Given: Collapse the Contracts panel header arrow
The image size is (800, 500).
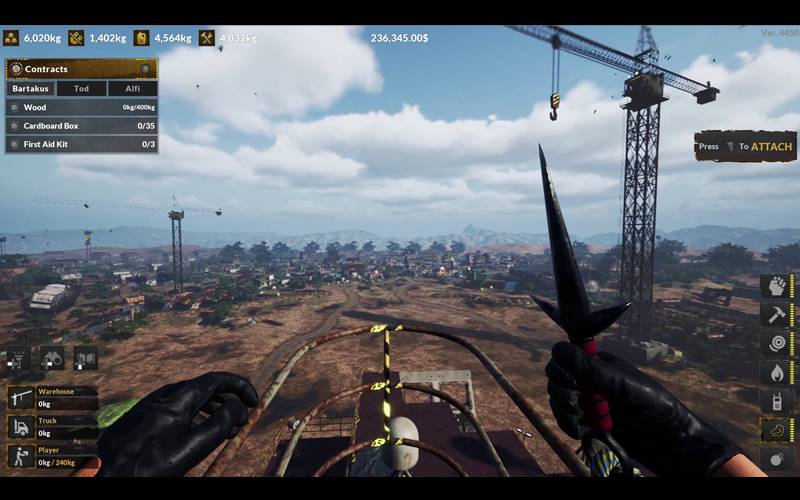Looking at the screenshot, I should pos(145,69).
